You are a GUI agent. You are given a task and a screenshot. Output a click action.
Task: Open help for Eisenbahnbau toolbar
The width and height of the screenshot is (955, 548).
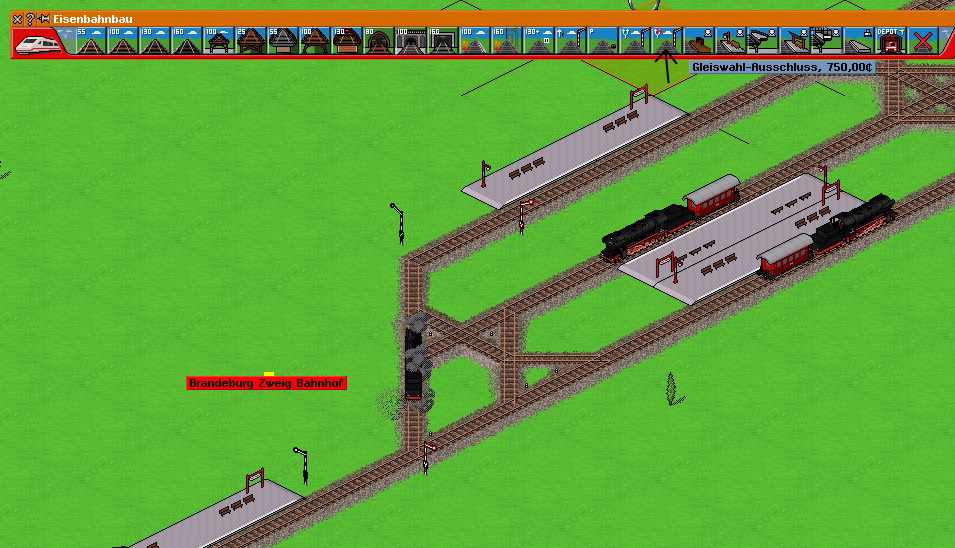tap(30, 19)
